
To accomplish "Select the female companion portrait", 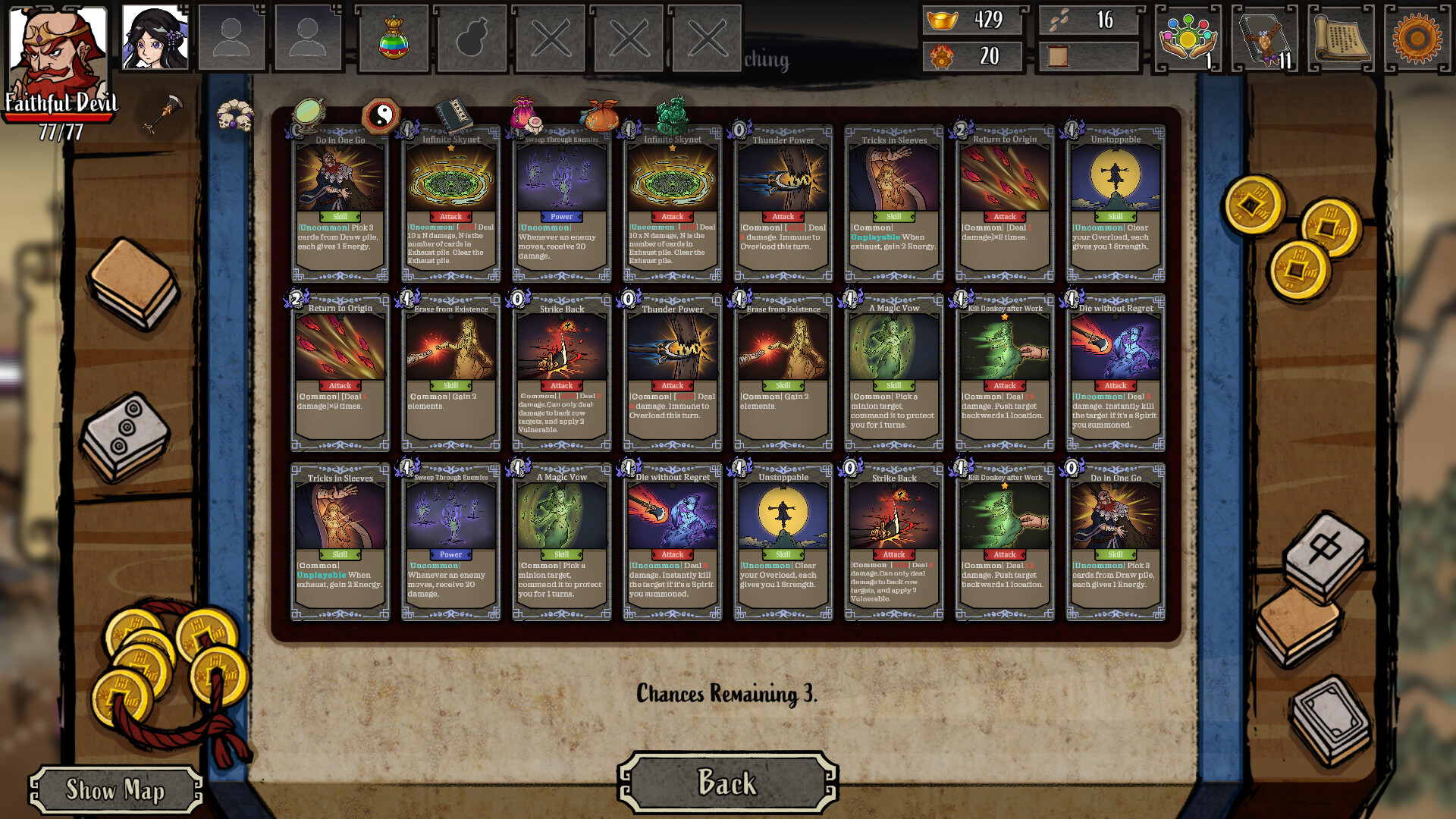I will (154, 36).
